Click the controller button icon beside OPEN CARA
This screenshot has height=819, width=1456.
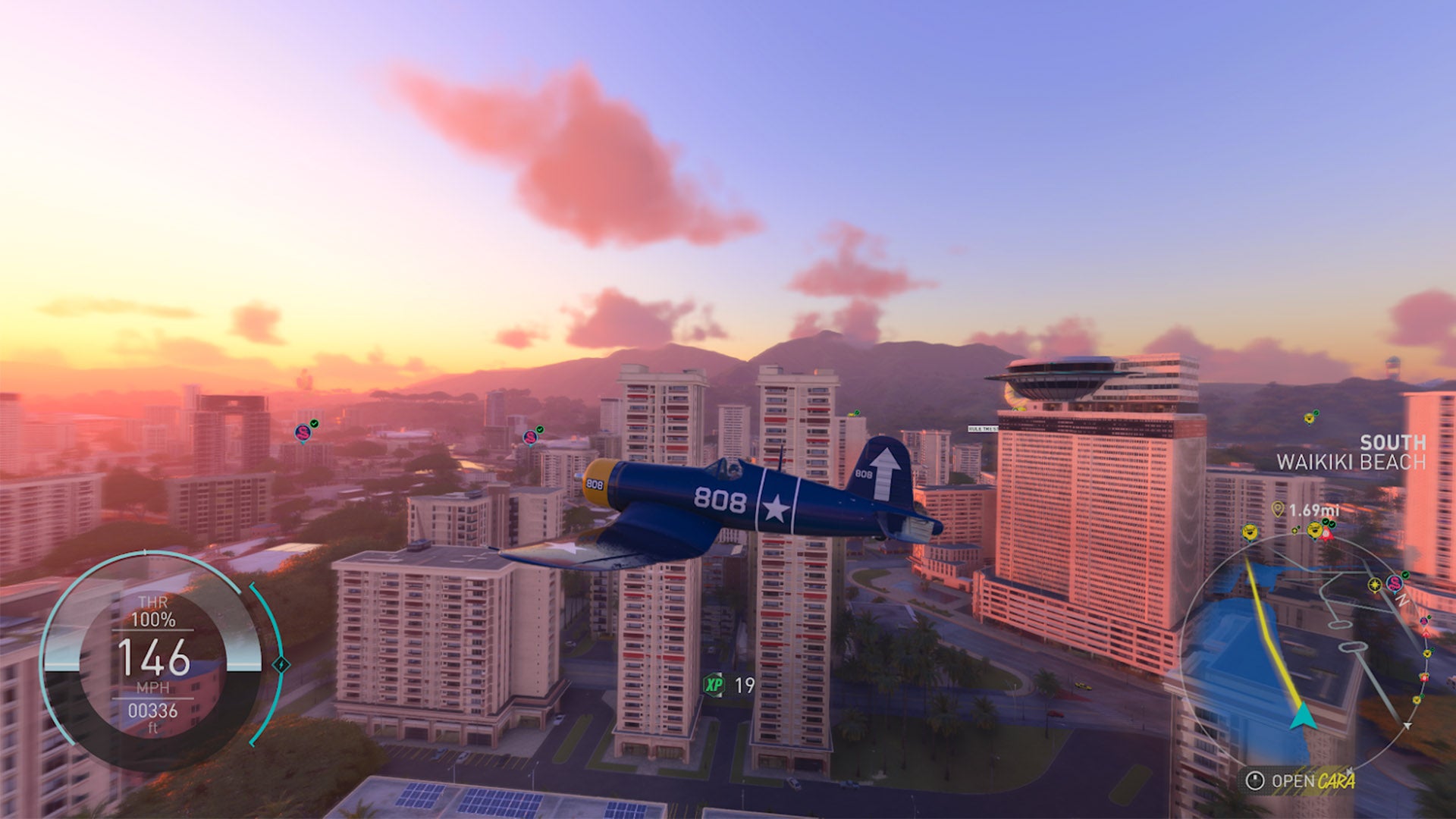click(x=1256, y=780)
